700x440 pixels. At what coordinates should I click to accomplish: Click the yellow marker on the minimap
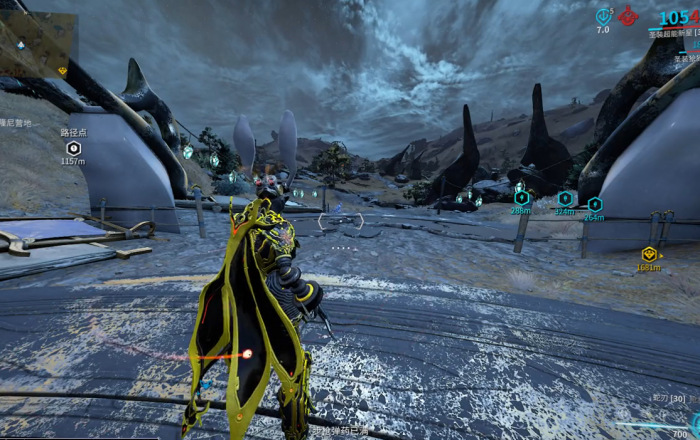tap(62, 70)
